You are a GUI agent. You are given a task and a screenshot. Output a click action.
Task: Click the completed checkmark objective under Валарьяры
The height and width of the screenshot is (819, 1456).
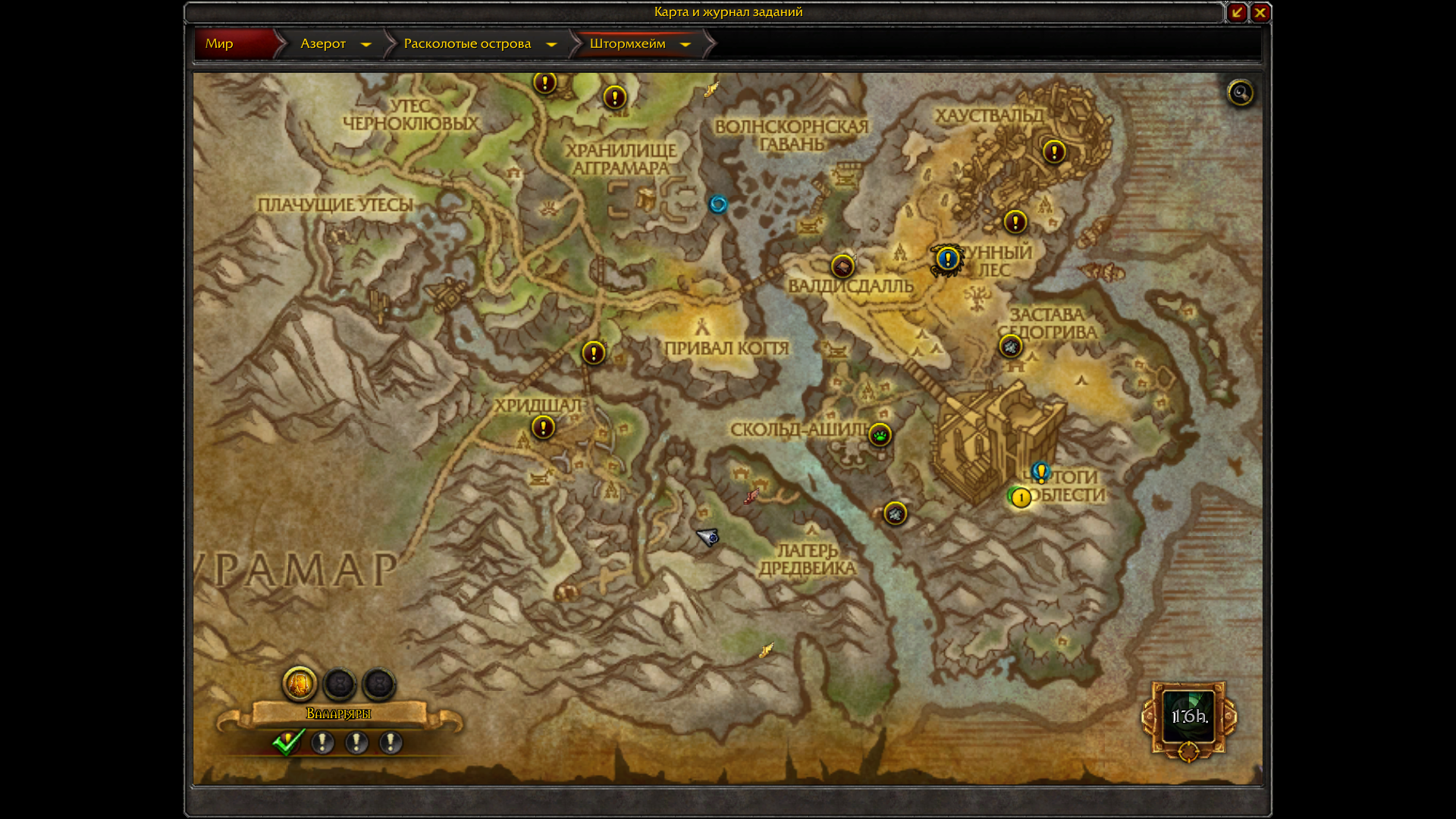click(288, 742)
